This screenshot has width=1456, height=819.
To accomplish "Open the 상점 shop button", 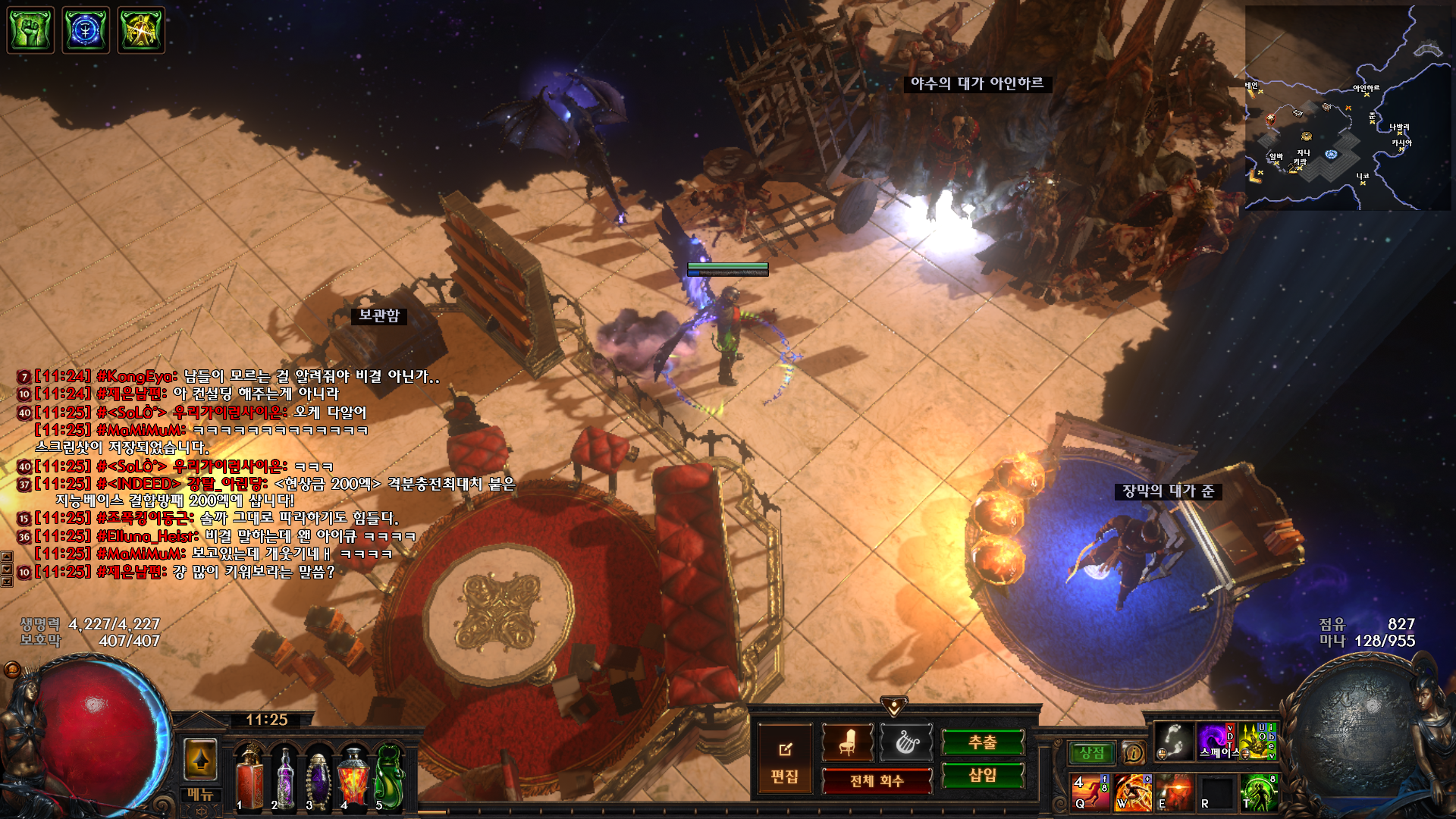I will pyautogui.click(x=1092, y=753).
